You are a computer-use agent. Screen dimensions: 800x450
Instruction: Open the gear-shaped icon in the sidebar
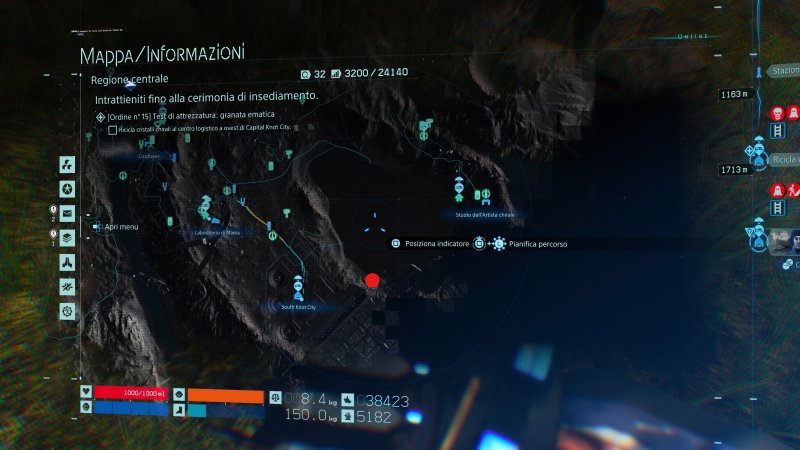click(x=67, y=312)
